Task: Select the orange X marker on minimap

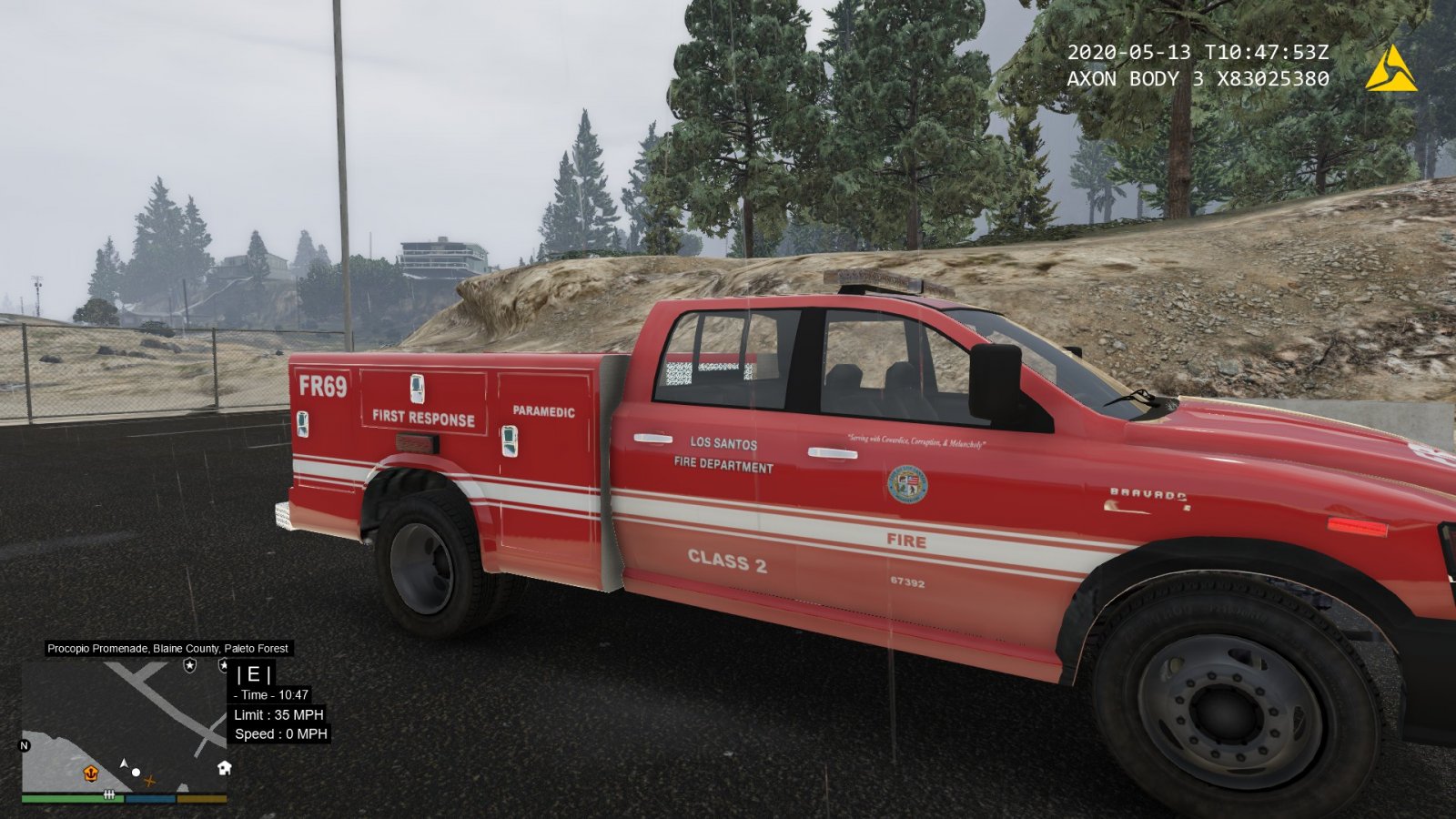Action: click(150, 781)
